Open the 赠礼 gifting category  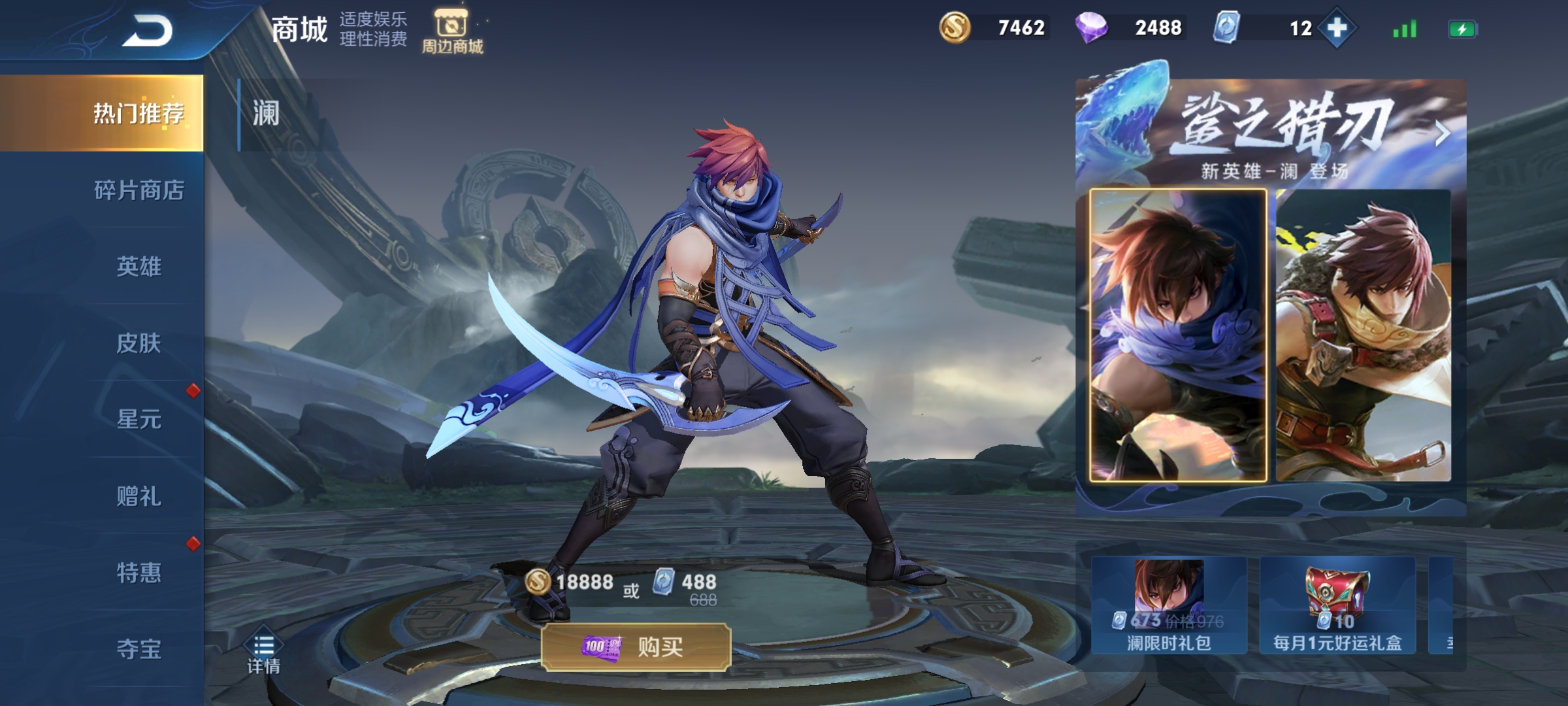click(139, 496)
